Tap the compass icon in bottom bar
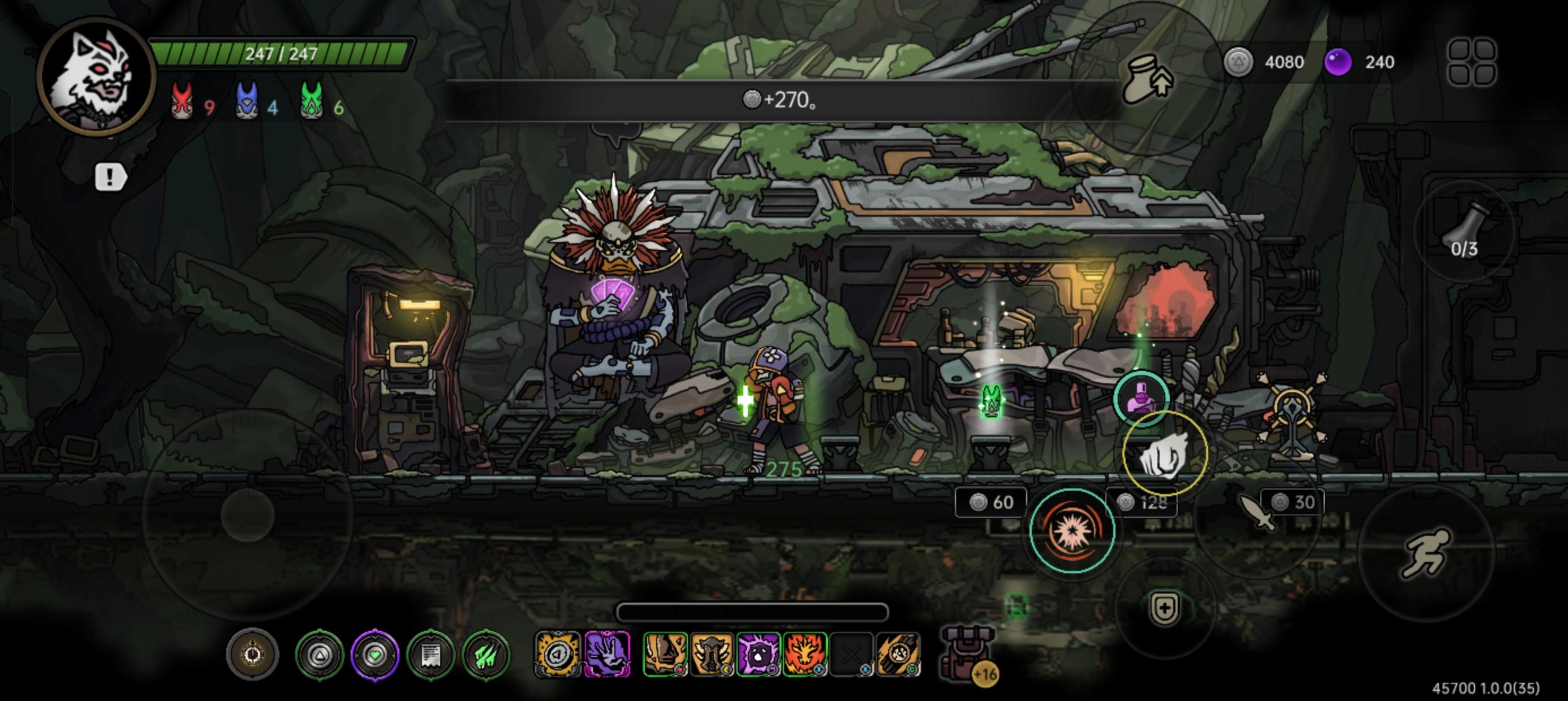 coord(253,655)
